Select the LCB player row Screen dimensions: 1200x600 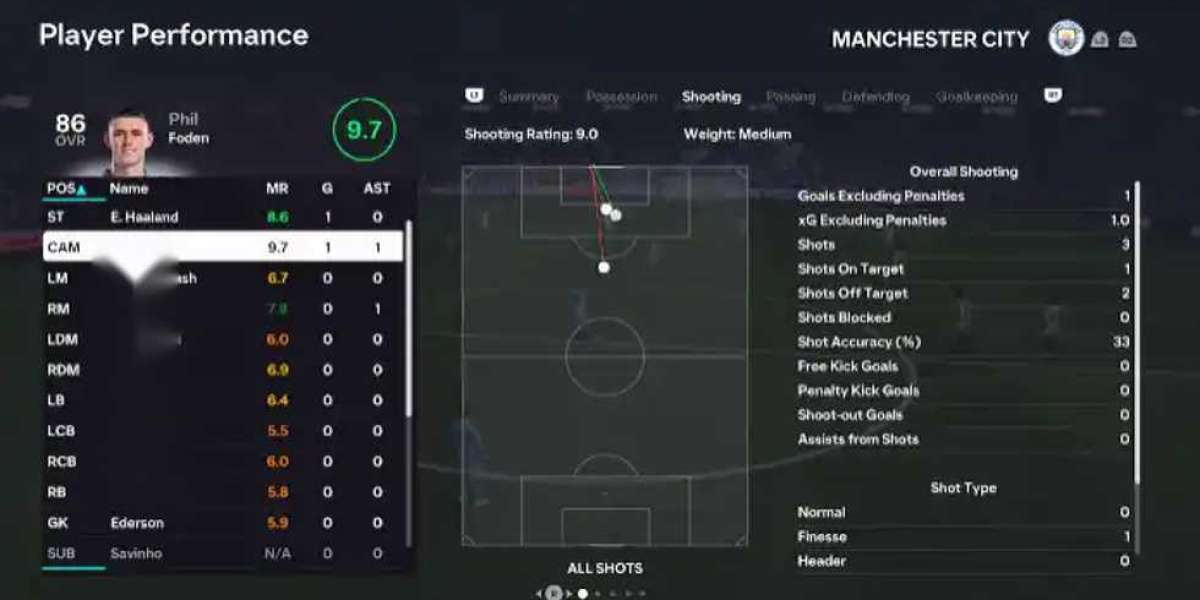coord(222,431)
